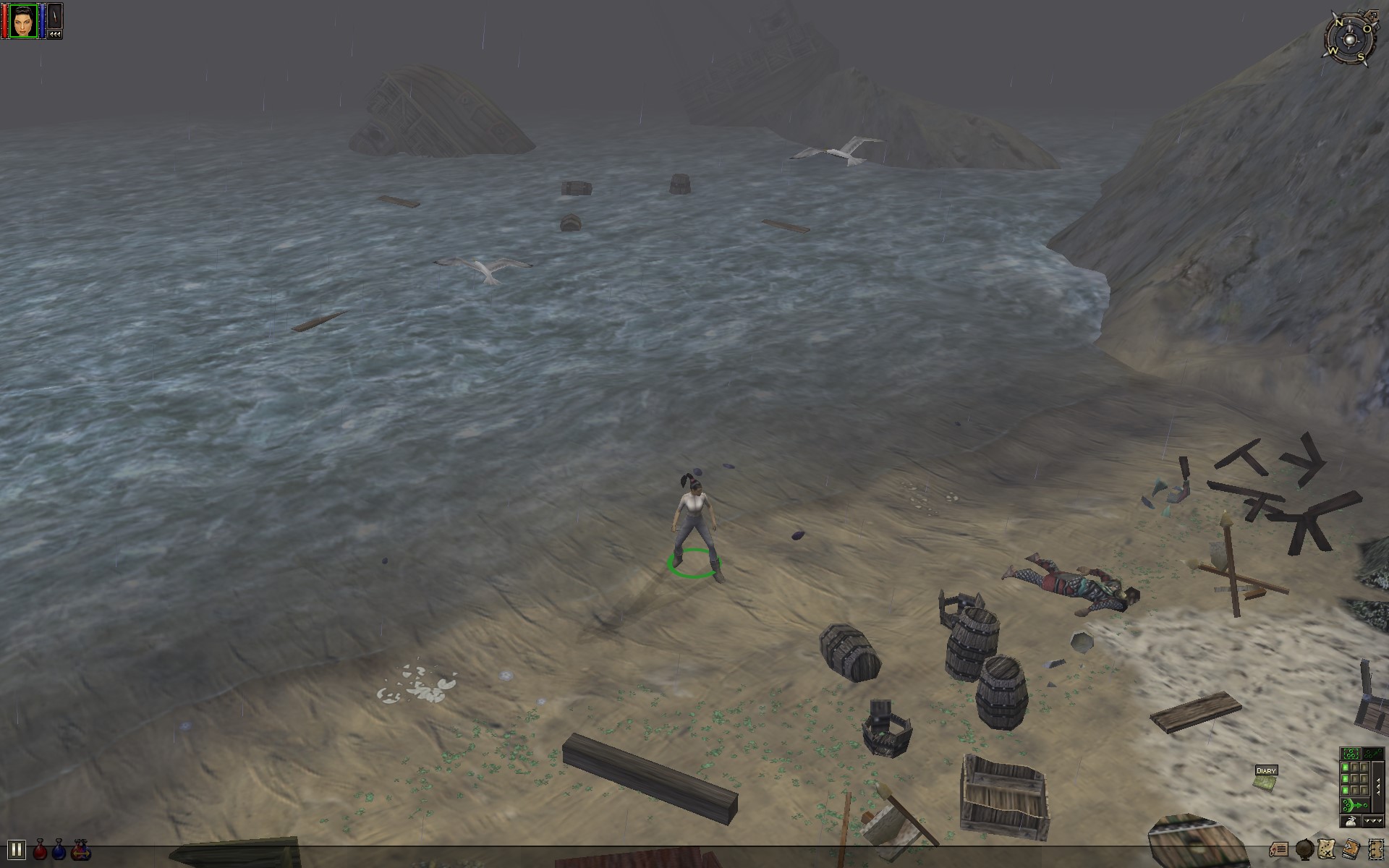Viewport: 1389px width, 868px height.
Task: Select the party select-all formation icon
Action: pos(1351,753)
